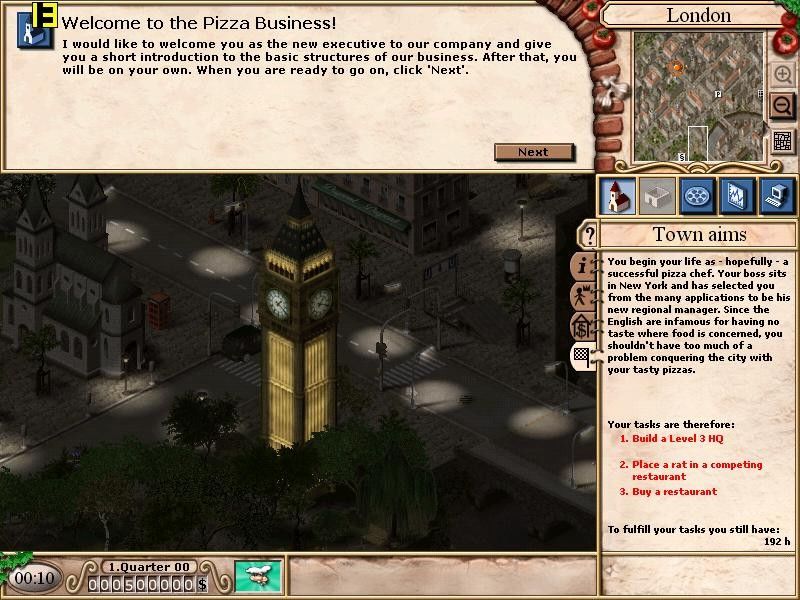Open the grey building toolbar icon
The height and width of the screenshot is (600, 800).
click(656, 196)
